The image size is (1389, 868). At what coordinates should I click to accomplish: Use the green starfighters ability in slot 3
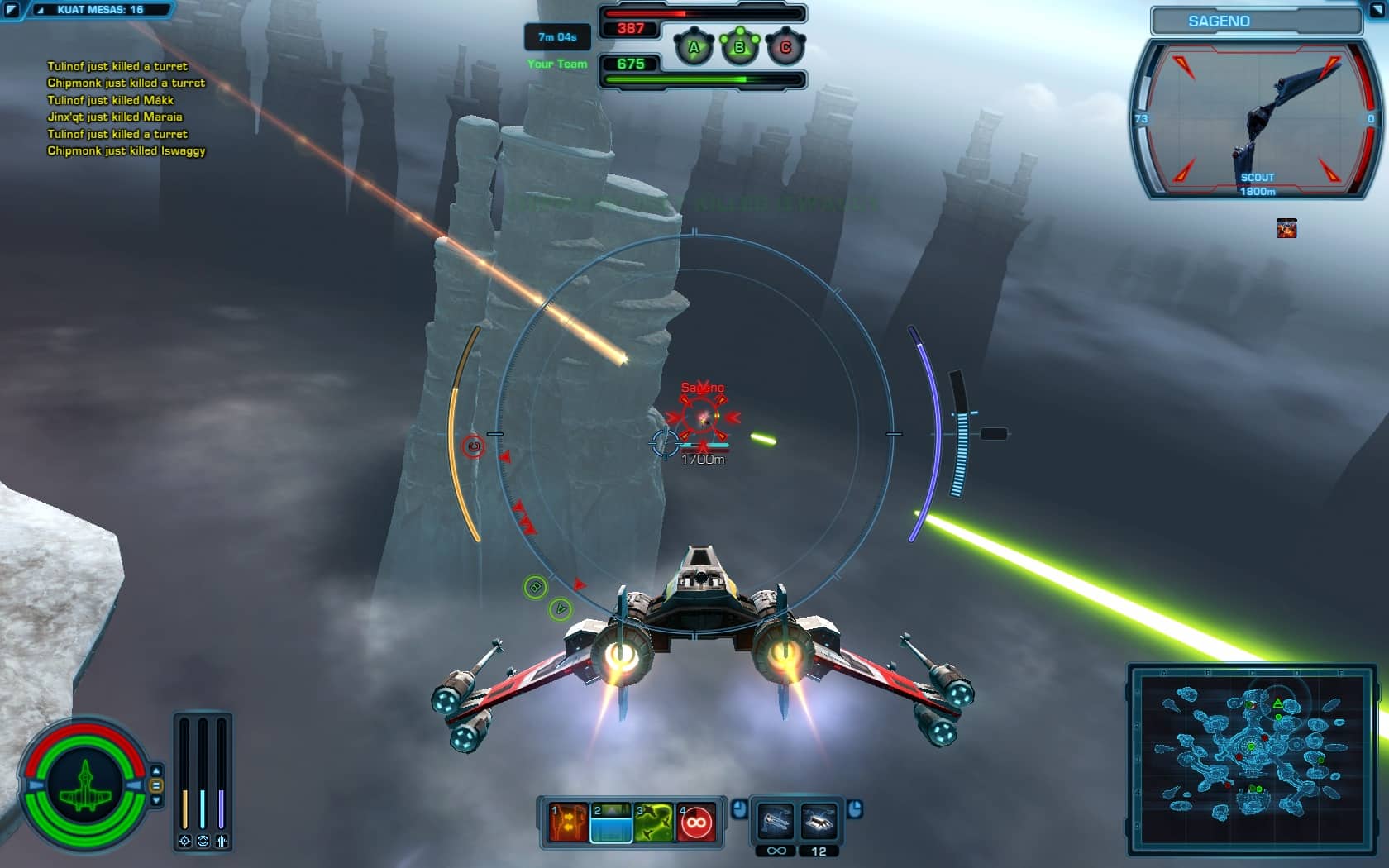tap(653, 823)
